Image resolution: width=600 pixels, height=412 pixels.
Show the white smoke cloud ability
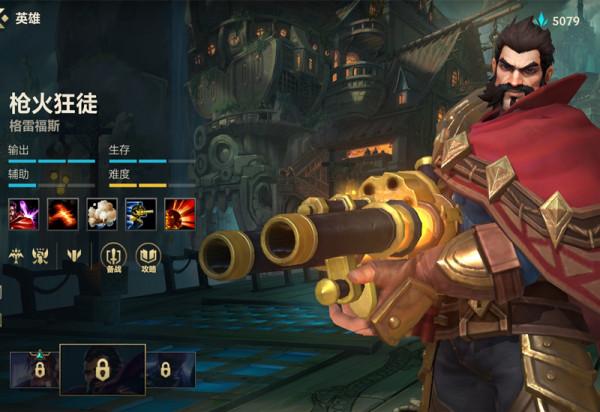coord(101,212)
